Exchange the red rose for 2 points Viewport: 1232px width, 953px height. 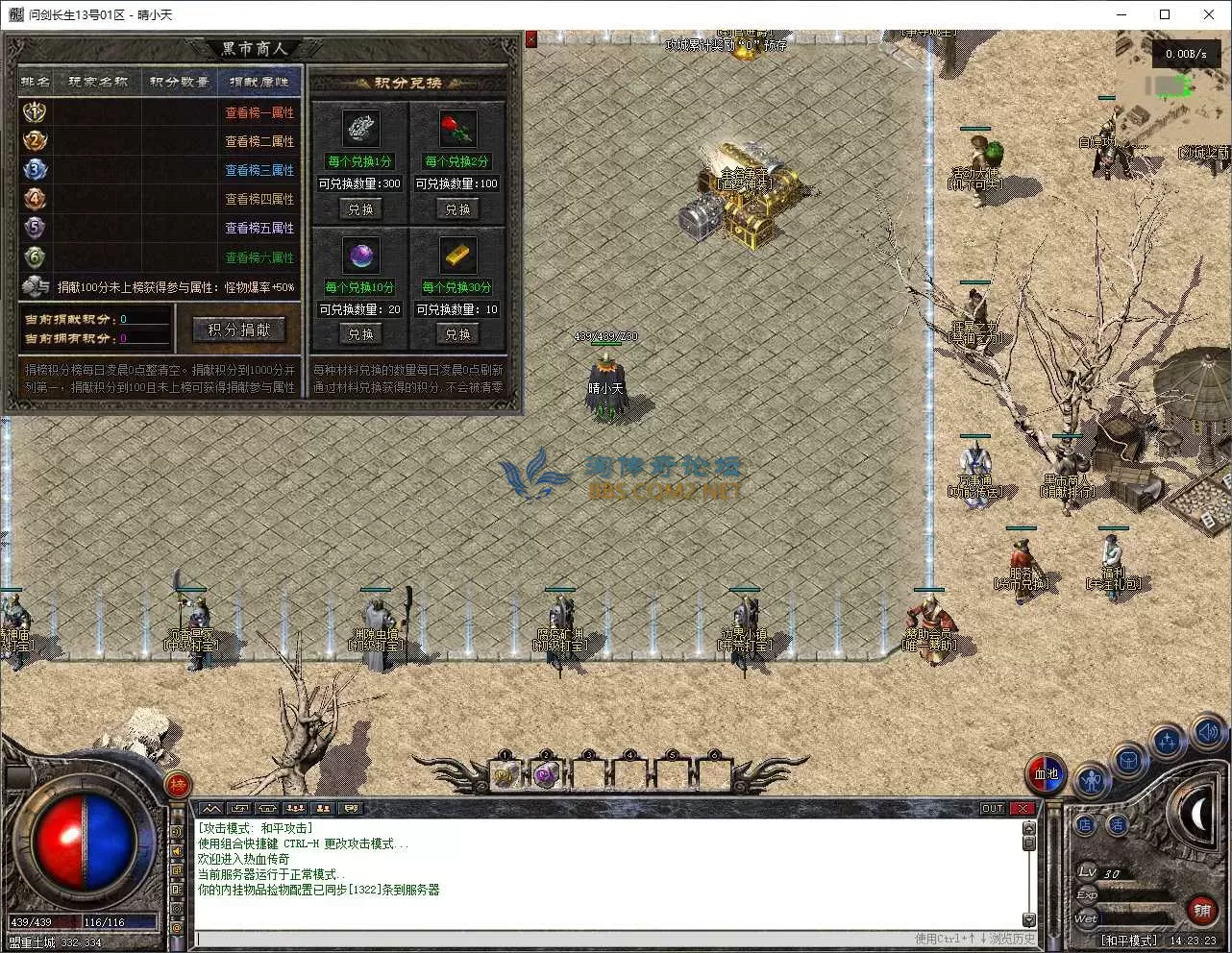tap(457, 208)
